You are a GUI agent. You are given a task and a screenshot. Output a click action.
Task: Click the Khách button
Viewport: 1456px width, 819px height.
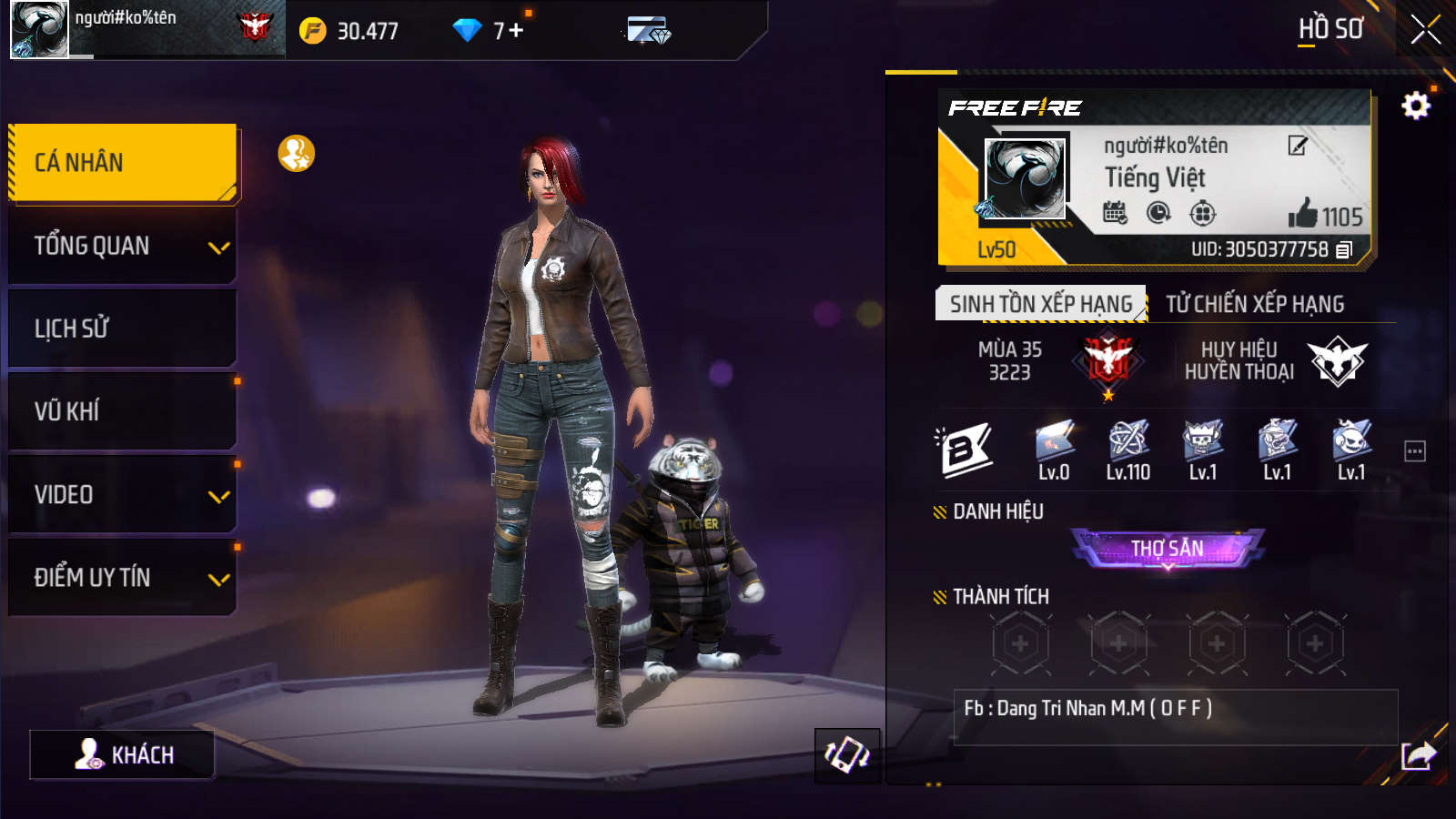point(123,754)
